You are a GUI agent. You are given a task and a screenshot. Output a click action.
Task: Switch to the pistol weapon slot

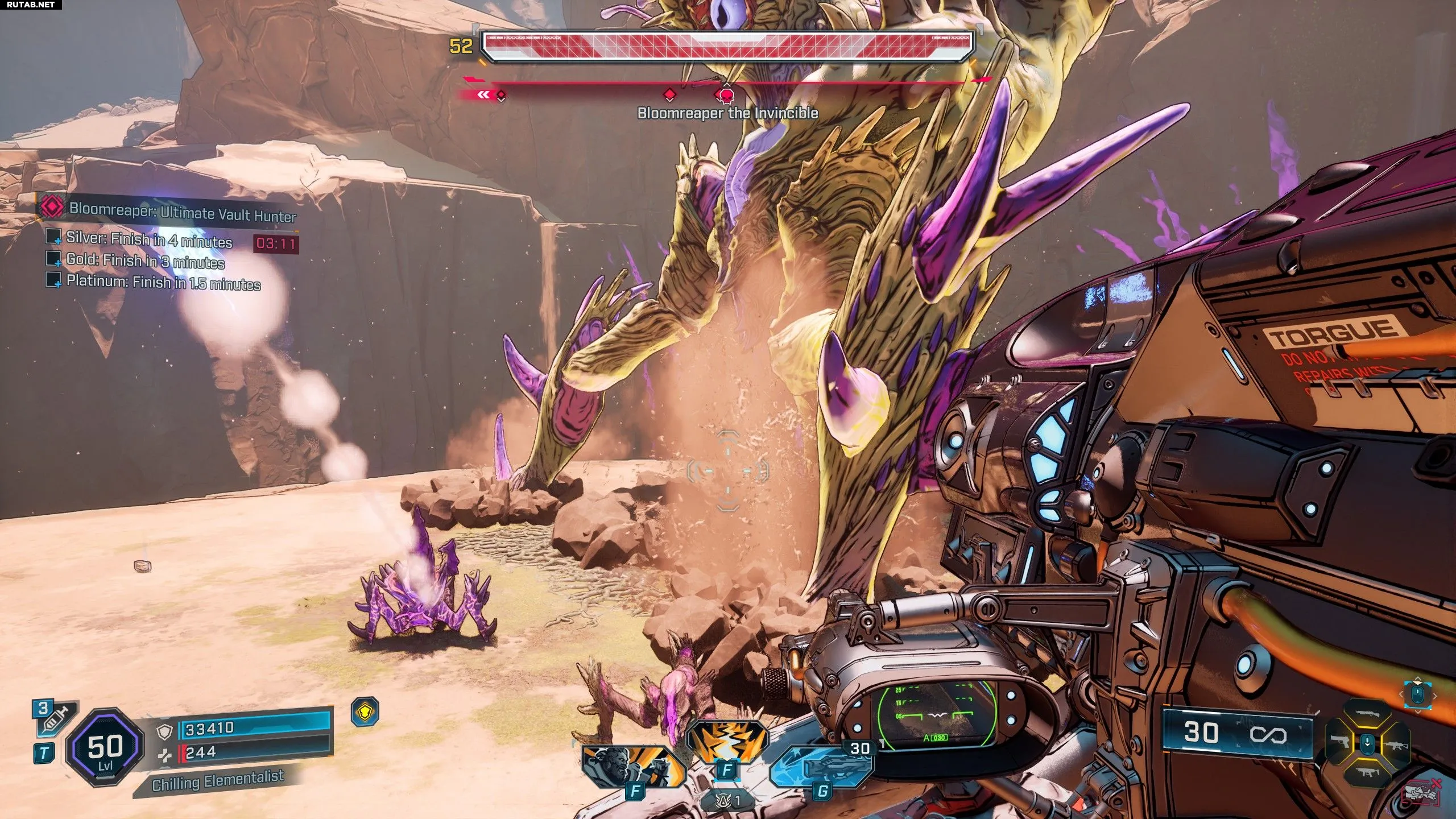[1340, 742]
